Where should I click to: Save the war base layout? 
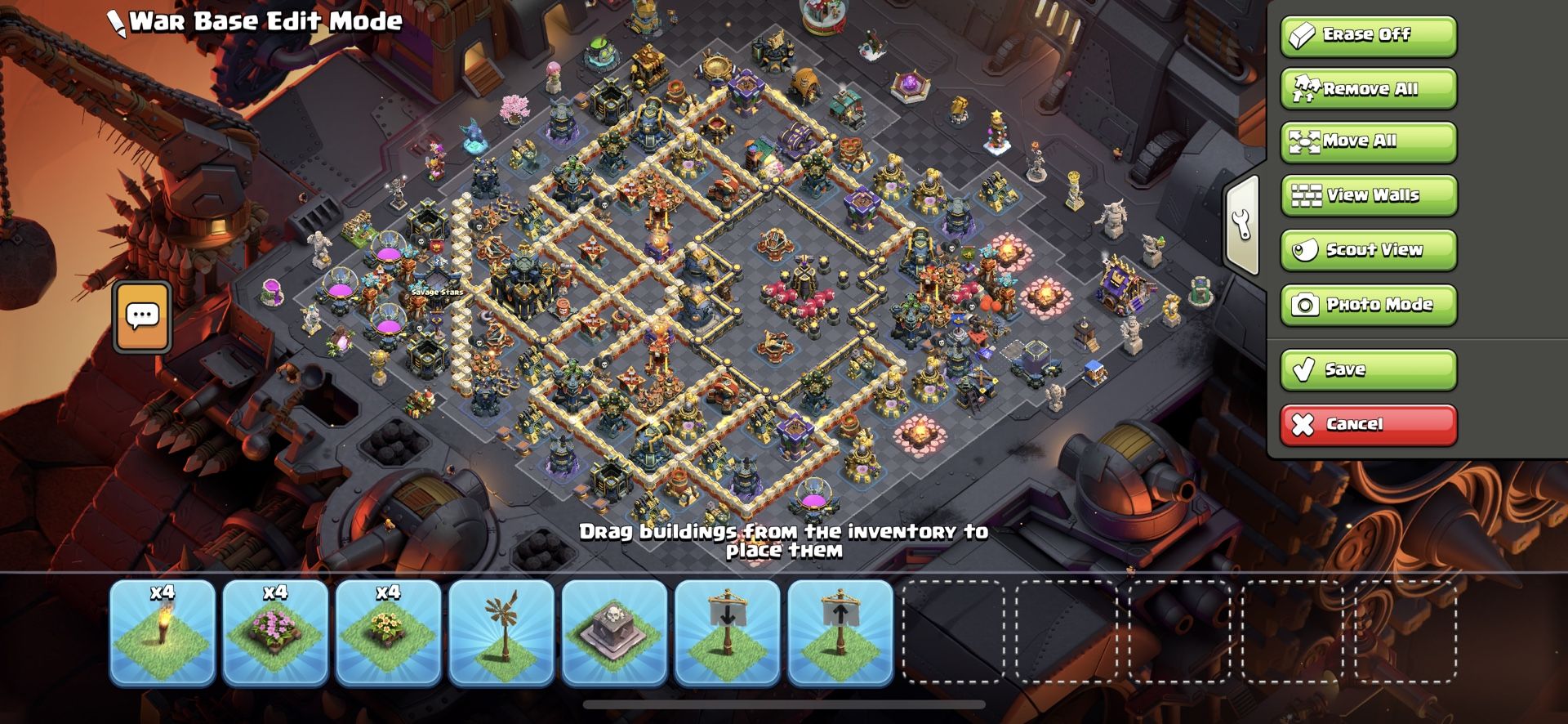(x=1368, y=369)
